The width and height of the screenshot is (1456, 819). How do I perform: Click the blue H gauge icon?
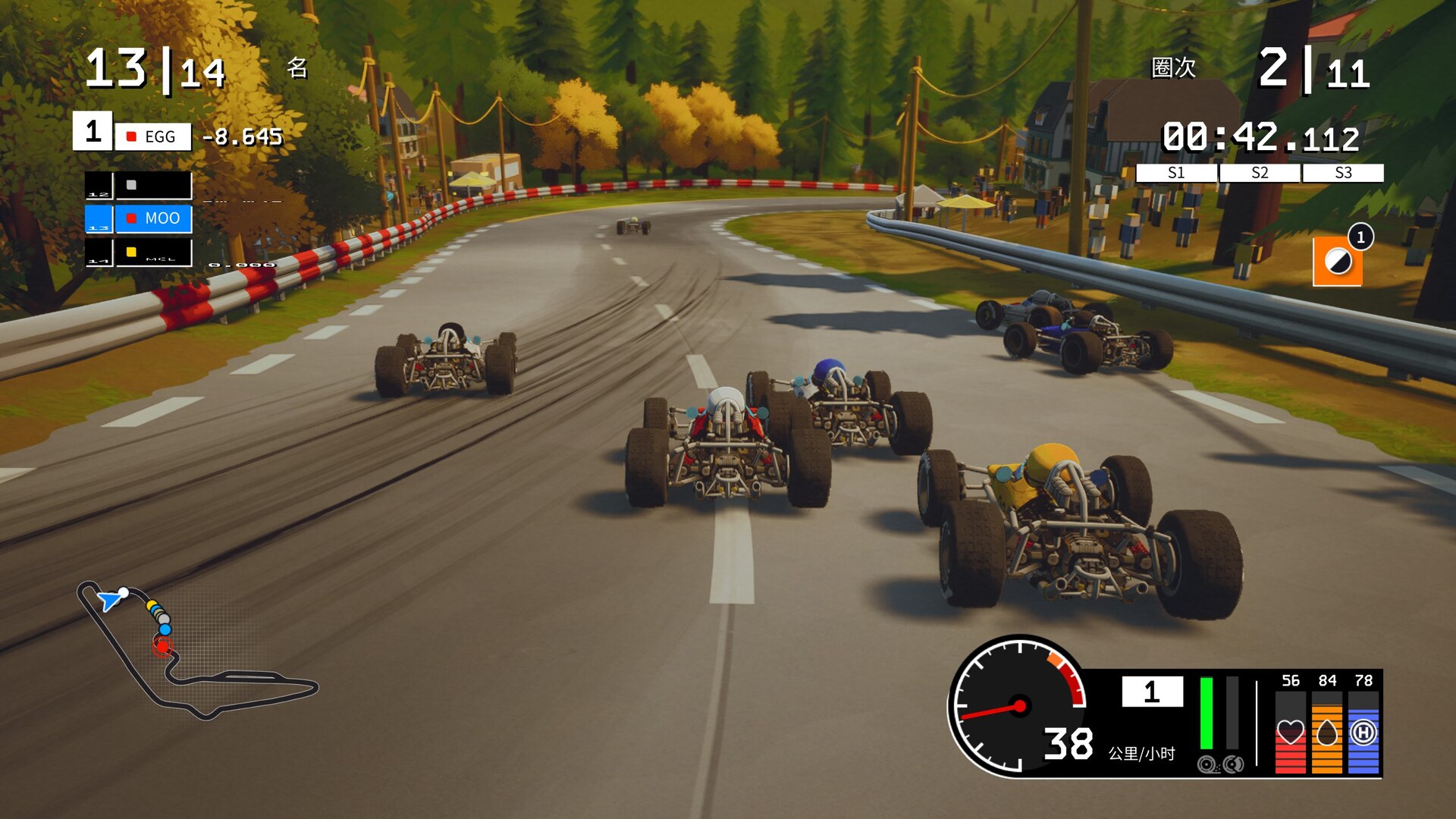point(1363,733)
